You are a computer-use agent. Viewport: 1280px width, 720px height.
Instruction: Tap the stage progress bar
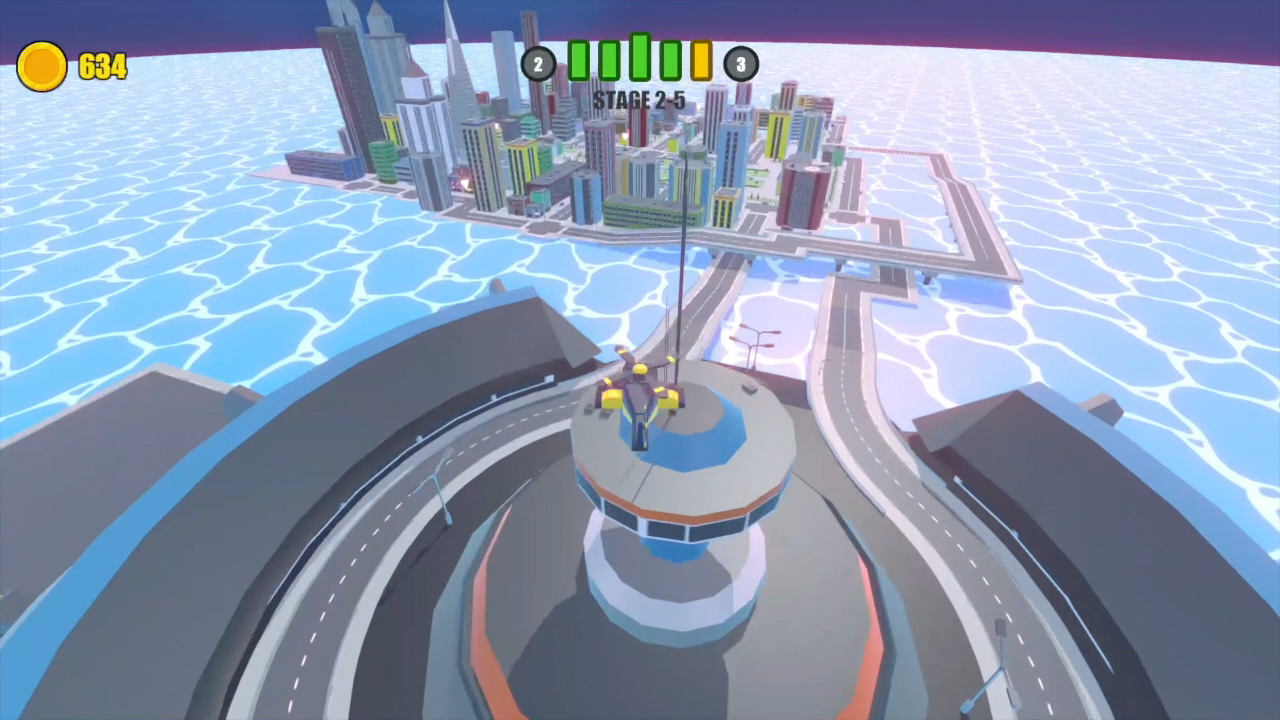[640, 60]
